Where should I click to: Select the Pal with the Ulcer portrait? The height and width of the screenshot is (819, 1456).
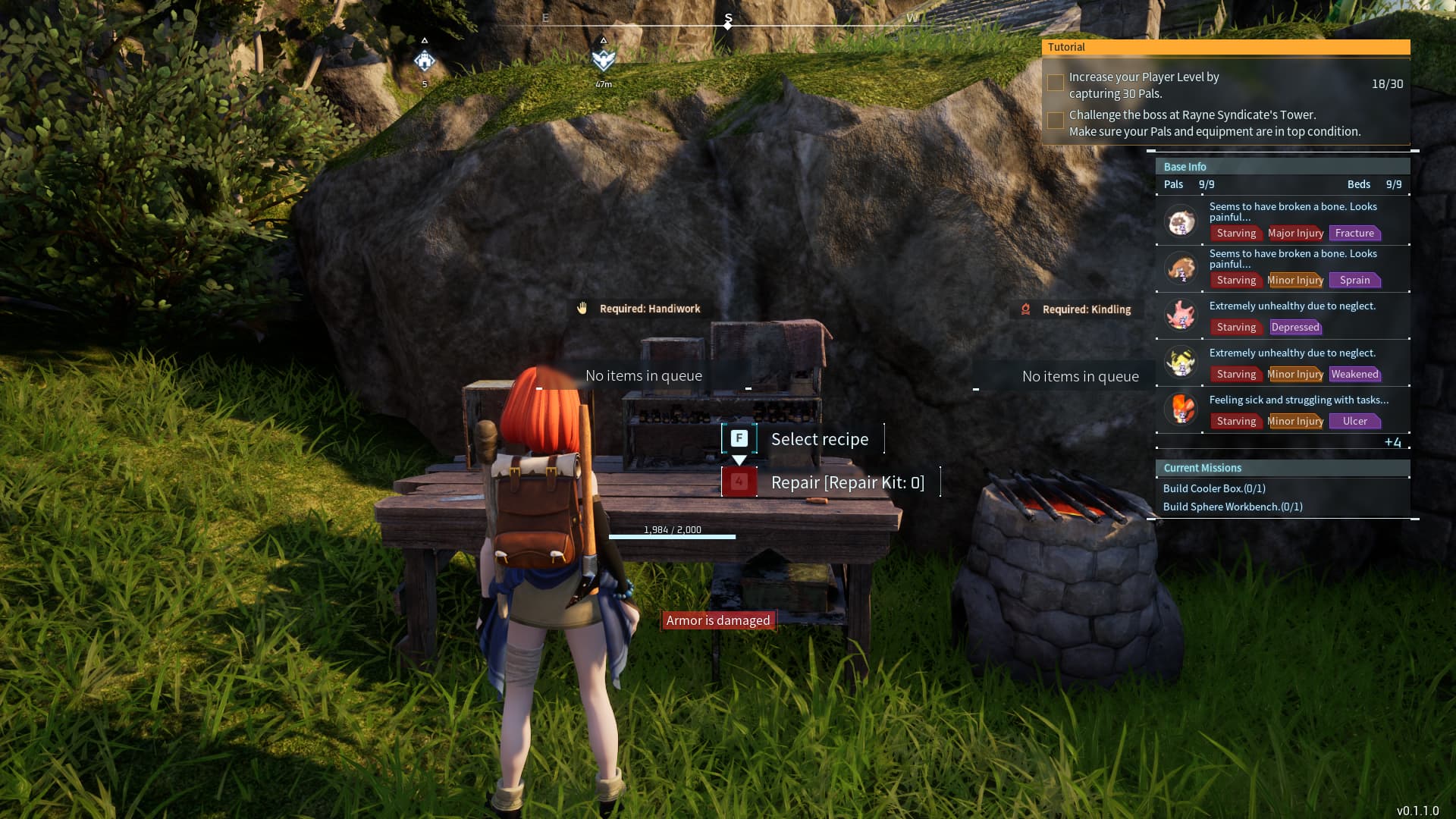(1180, 409)
